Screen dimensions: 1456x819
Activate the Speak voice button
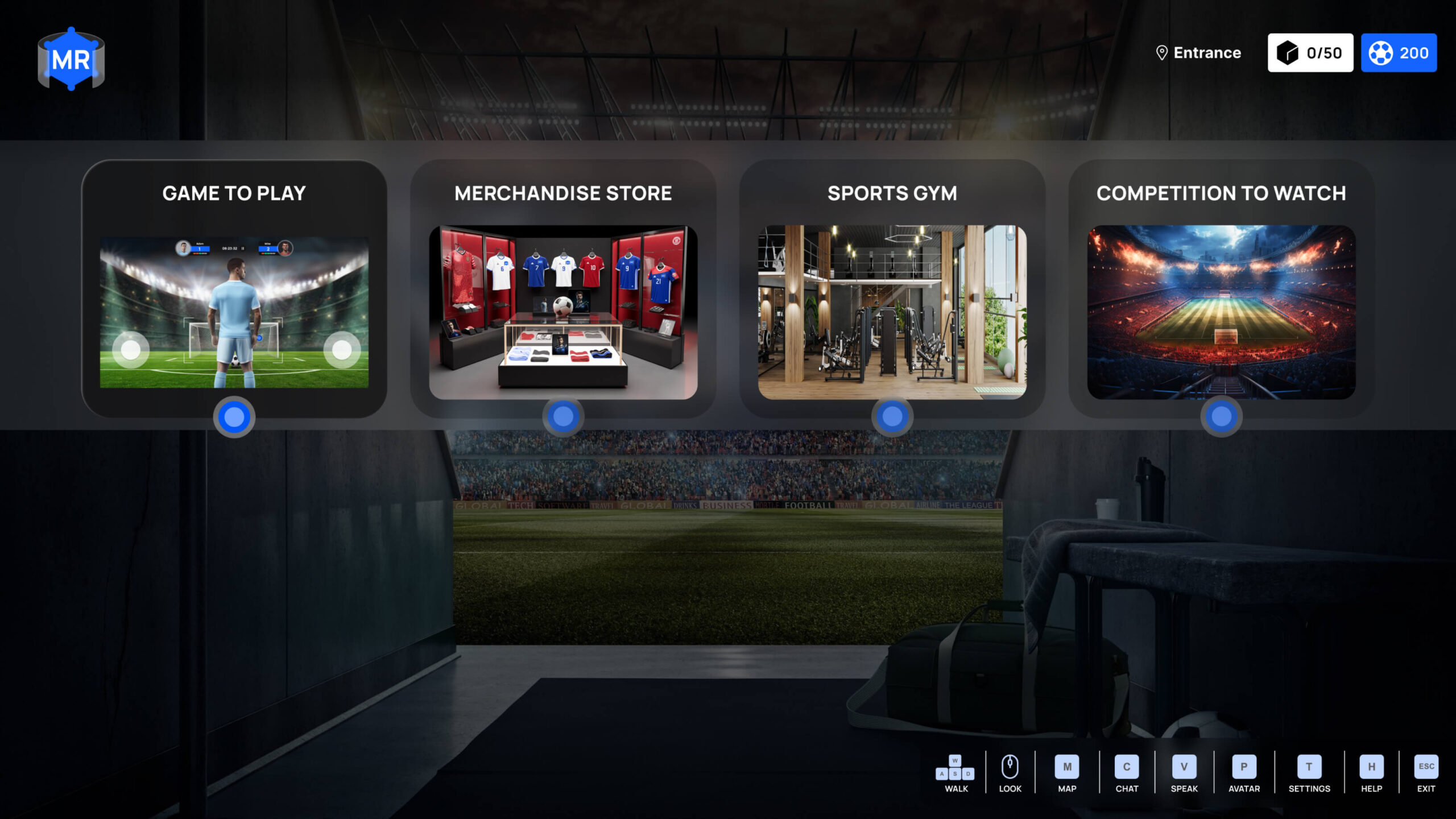(x=1184, y=772)
